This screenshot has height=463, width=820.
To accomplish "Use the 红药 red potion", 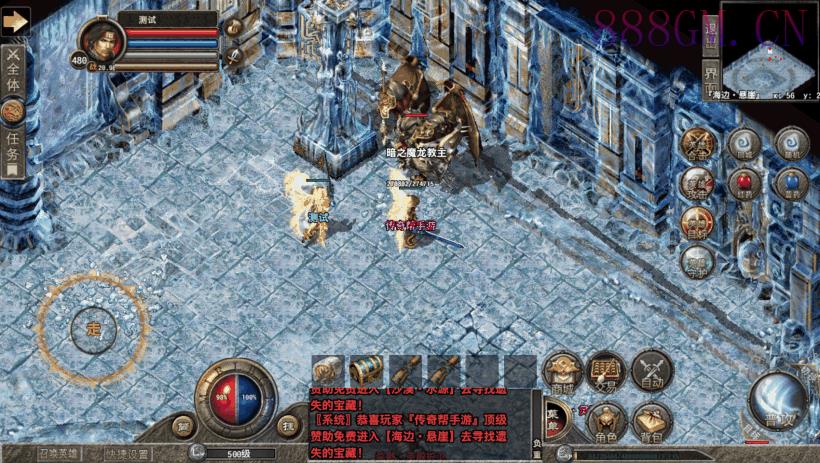I will (x=743, y=184).
